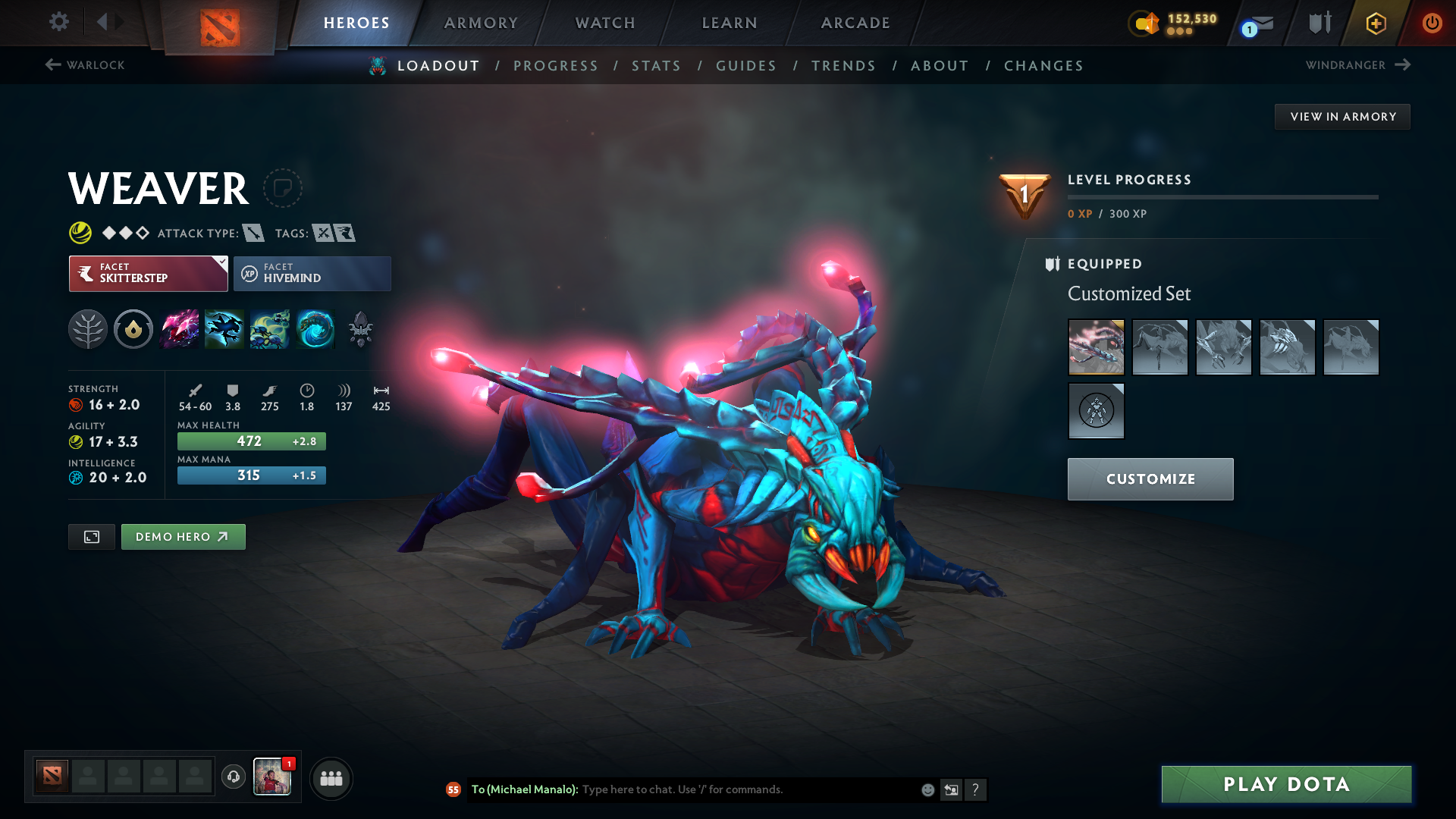Toggle the loadout background preview icon
1456x819 pixels.
click(91, 536)
